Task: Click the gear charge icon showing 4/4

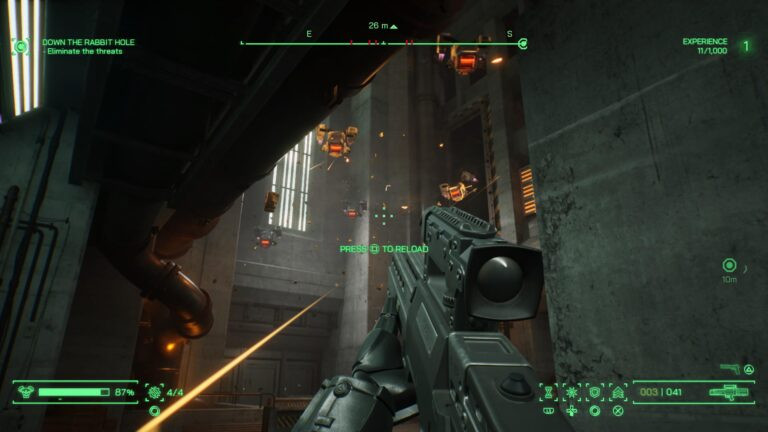Action: 154,392
